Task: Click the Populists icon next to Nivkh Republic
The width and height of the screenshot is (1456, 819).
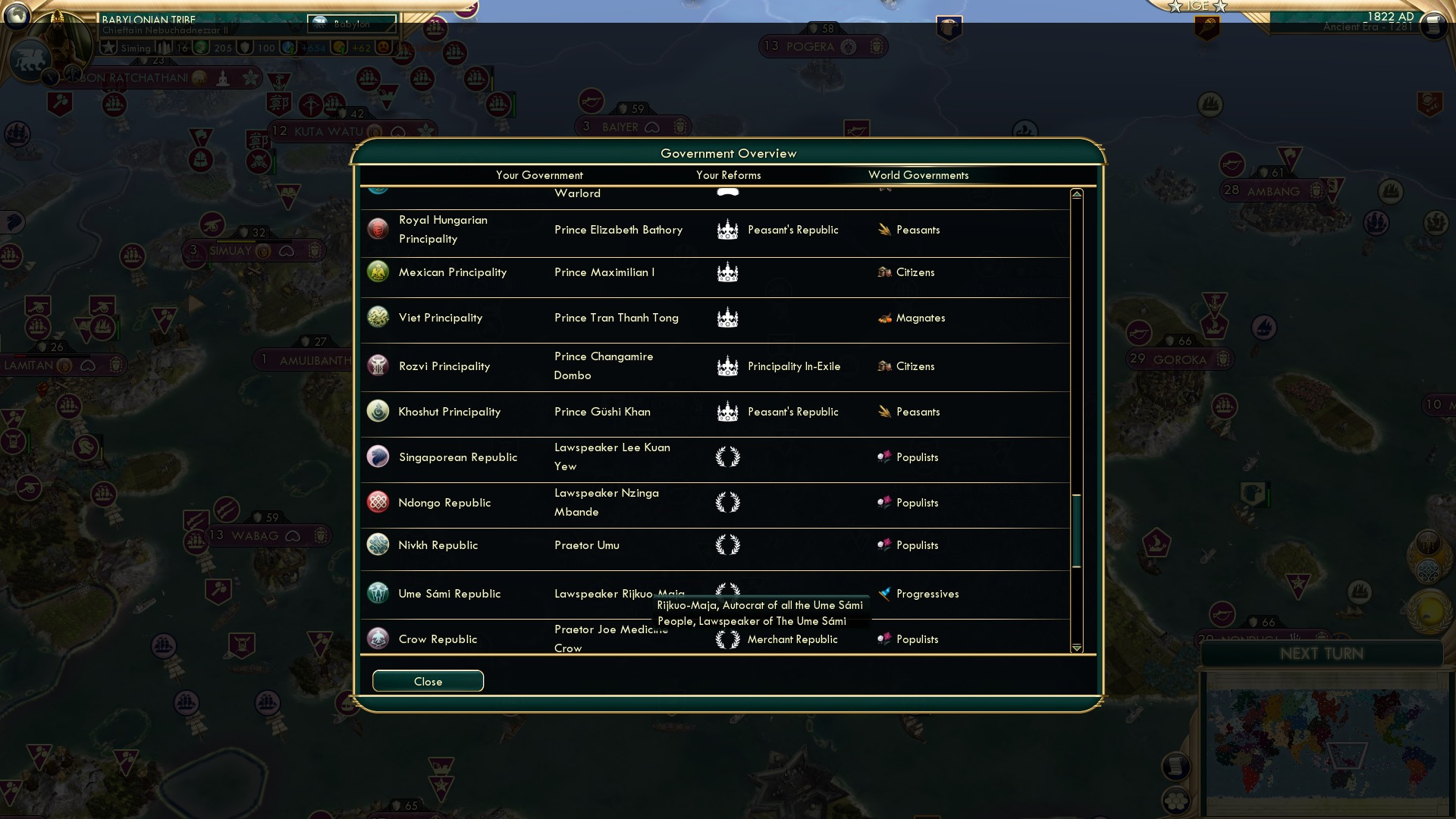Action: [x=884, y=544]
